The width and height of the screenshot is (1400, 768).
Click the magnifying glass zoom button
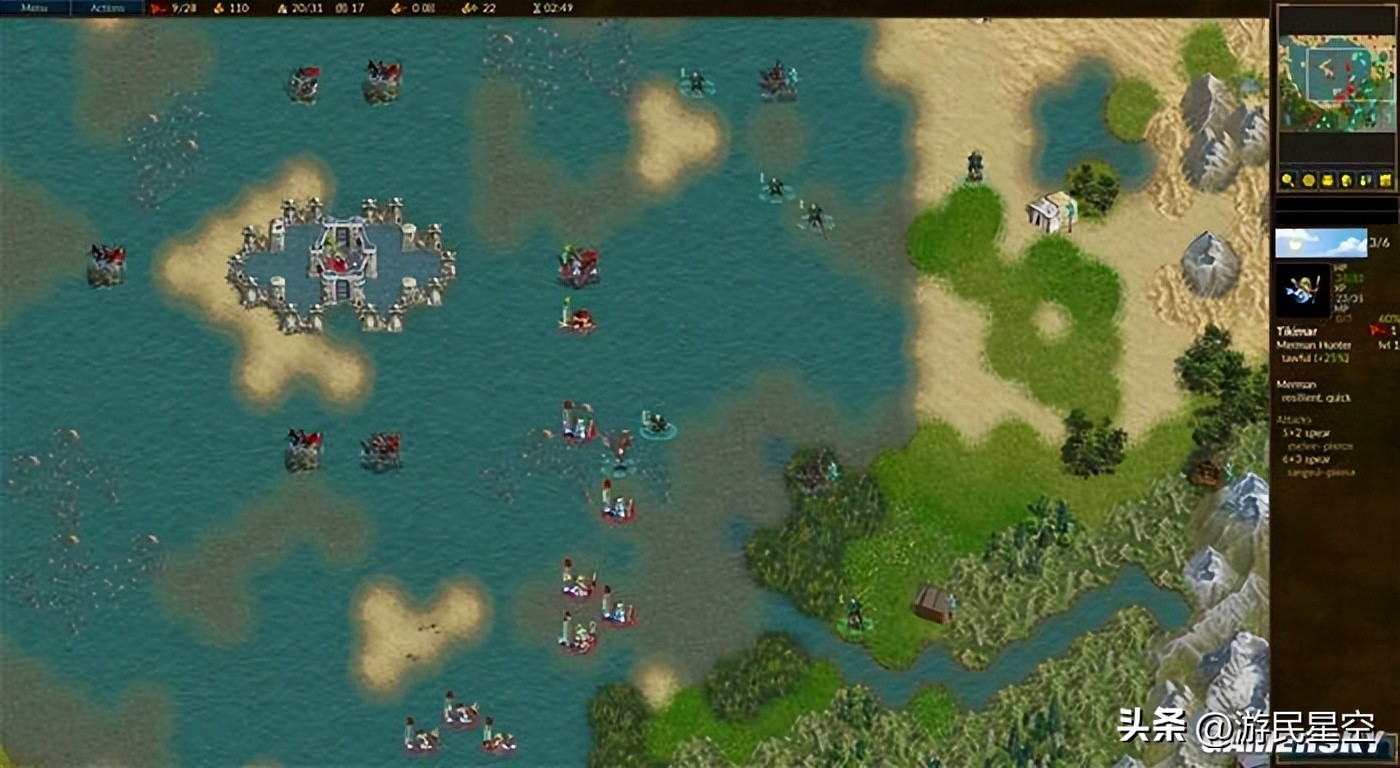tap(1288, 180)
